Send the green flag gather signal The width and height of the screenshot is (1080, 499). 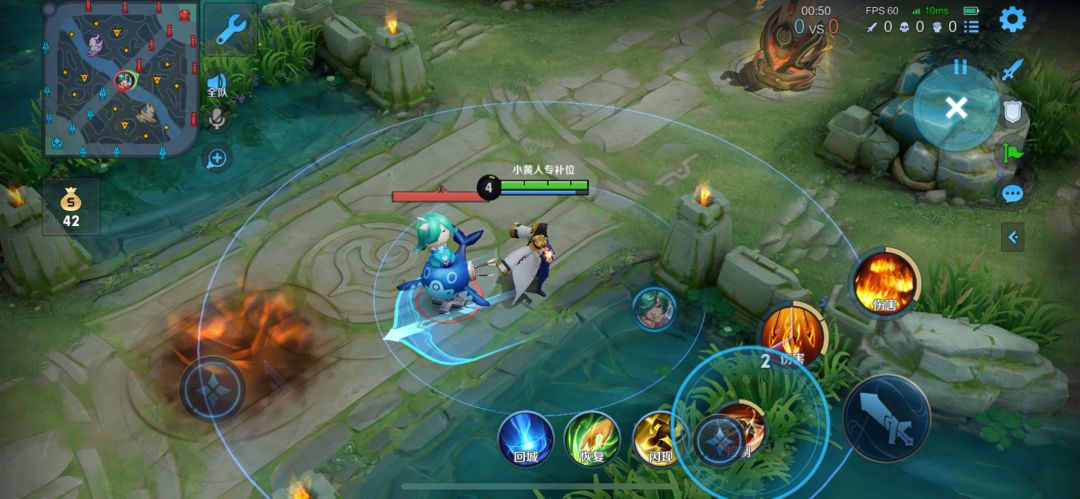[x=1013, y=153]
